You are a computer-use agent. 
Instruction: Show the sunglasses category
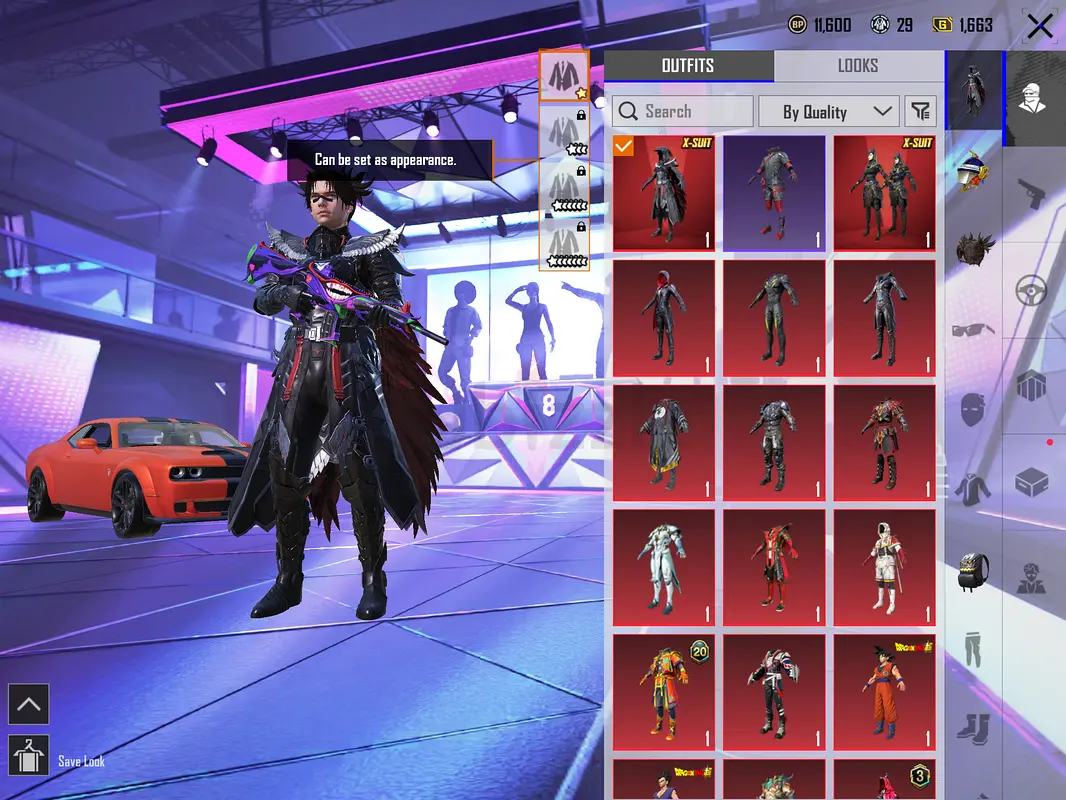point(974,330)
